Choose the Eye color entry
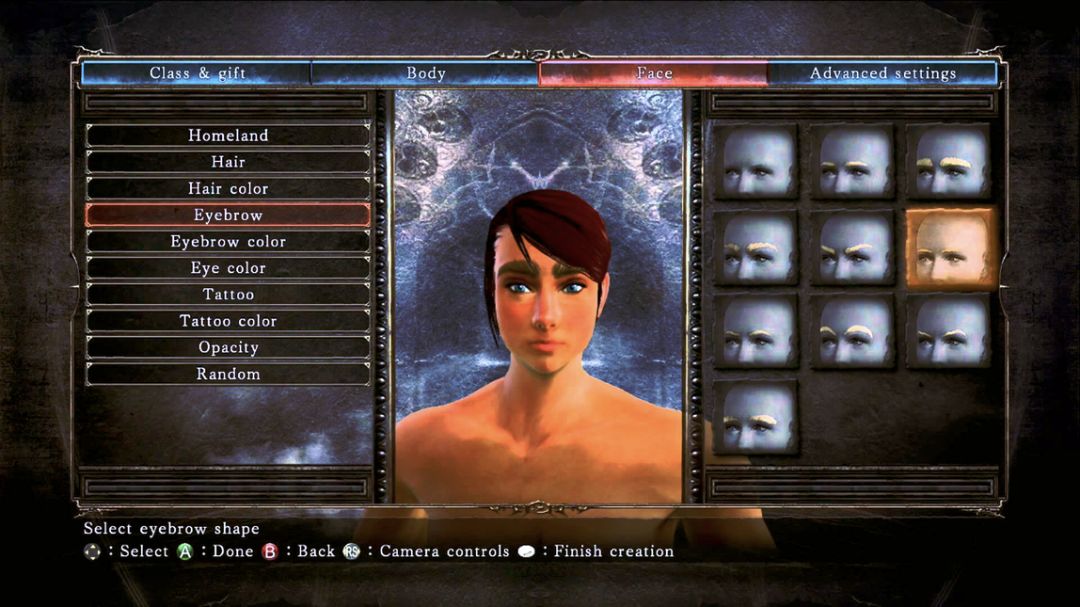The height and width of the screenshot is (607, 1080). point(228,268)
